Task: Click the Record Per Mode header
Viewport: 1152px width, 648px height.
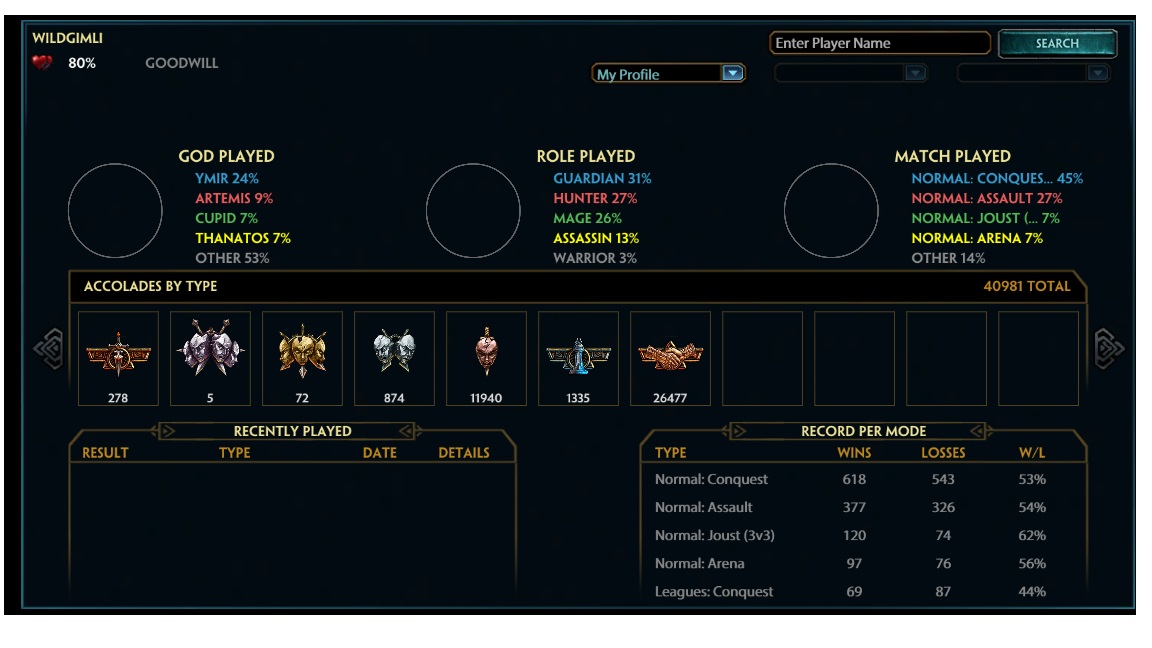Action: click(x=863, y=431)
